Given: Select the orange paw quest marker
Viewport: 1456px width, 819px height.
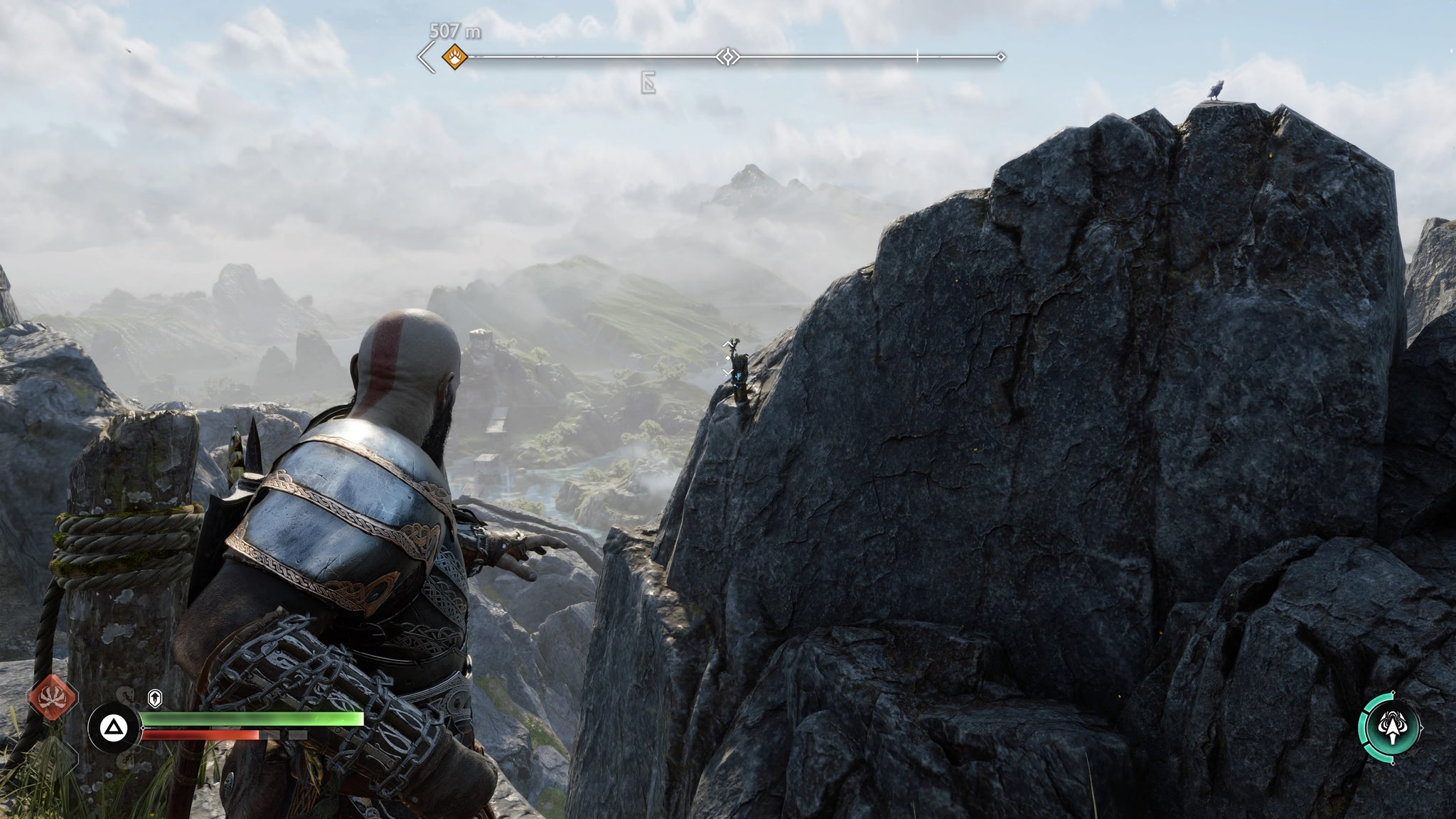Looking at the screenshot, I should [454, 56].
